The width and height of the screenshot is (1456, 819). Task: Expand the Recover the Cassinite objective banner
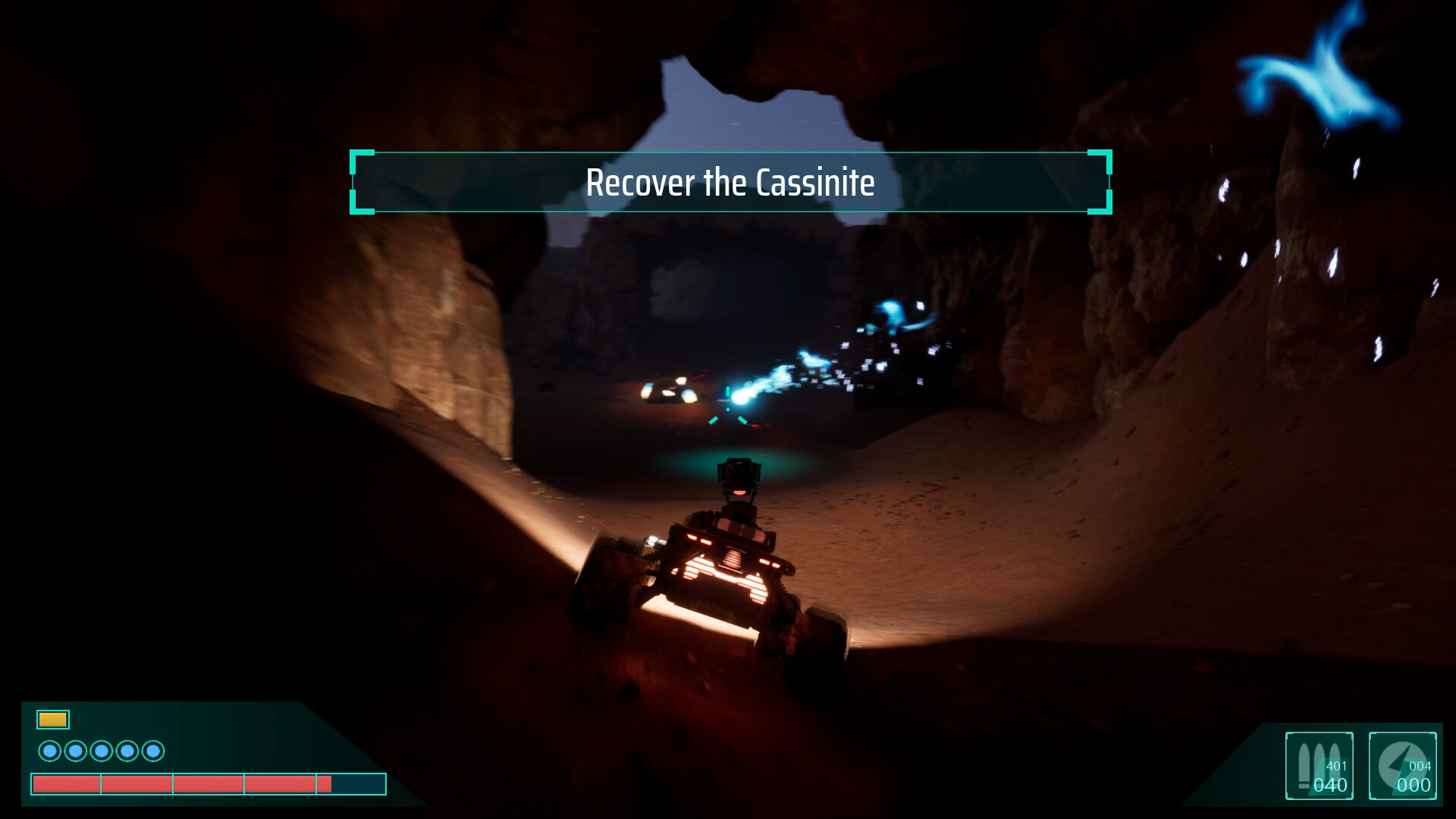(x=730, y=182)
